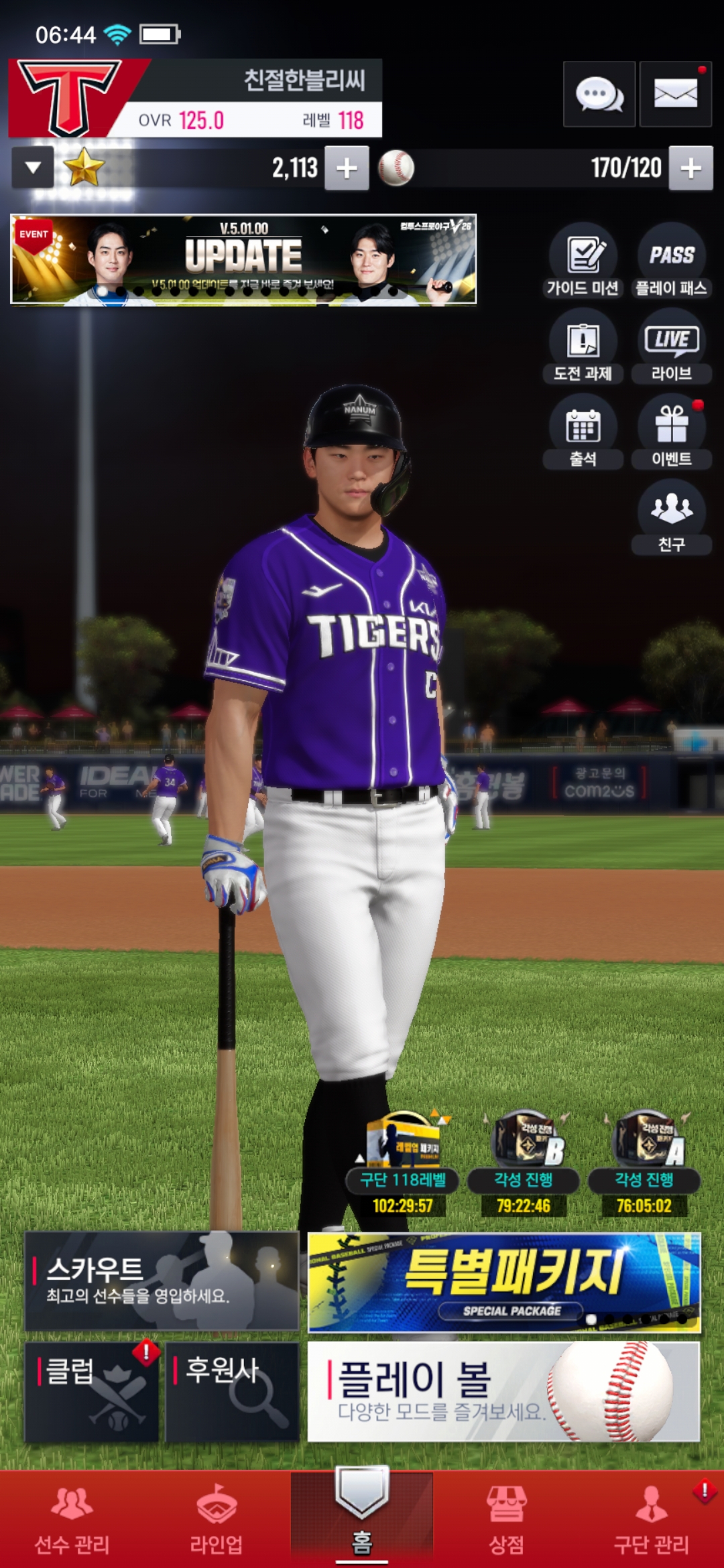
Task: Open the mailbox envelope icon
Action: click(675, 94)
